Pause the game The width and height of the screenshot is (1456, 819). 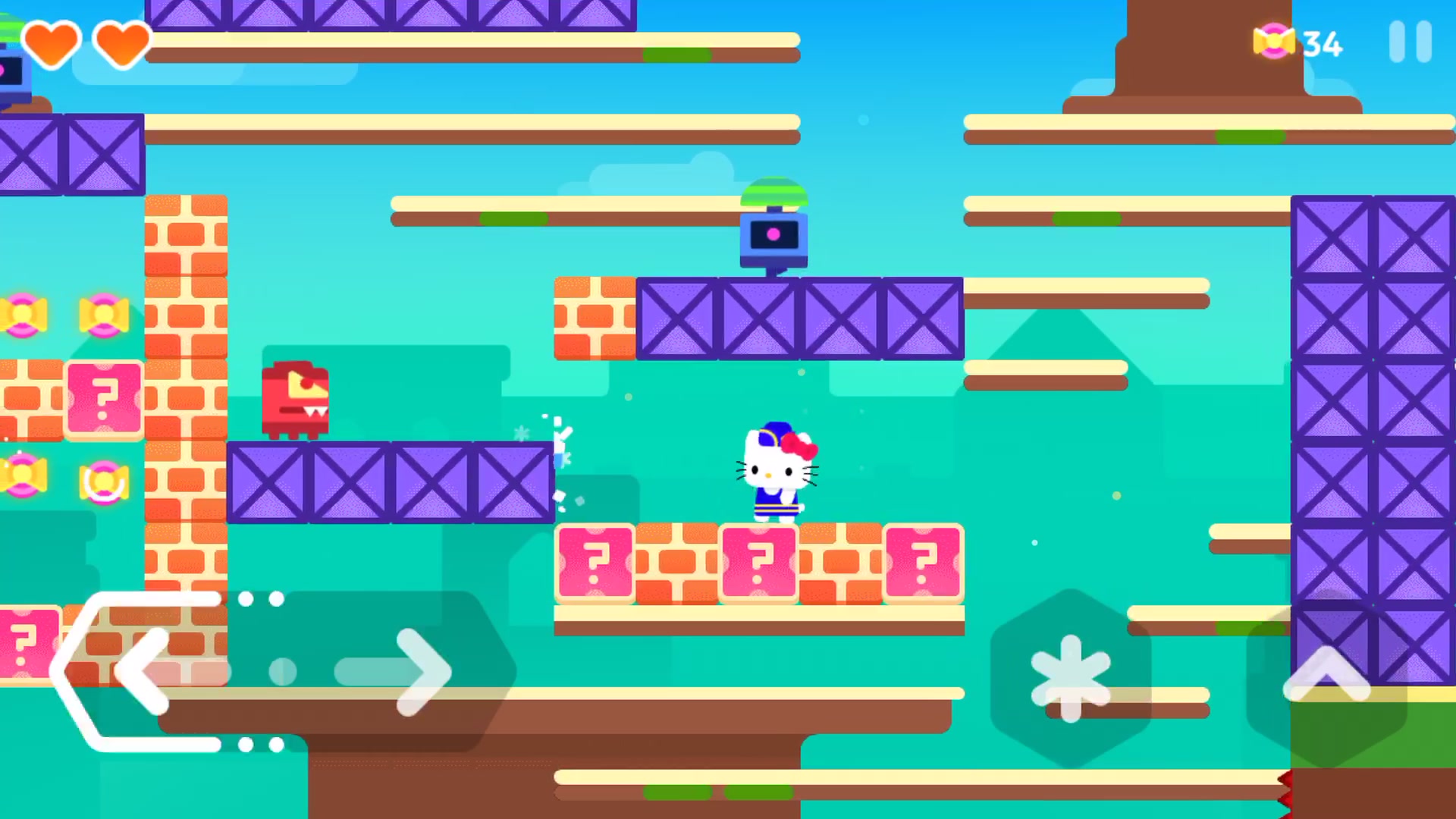[1410, 42]
